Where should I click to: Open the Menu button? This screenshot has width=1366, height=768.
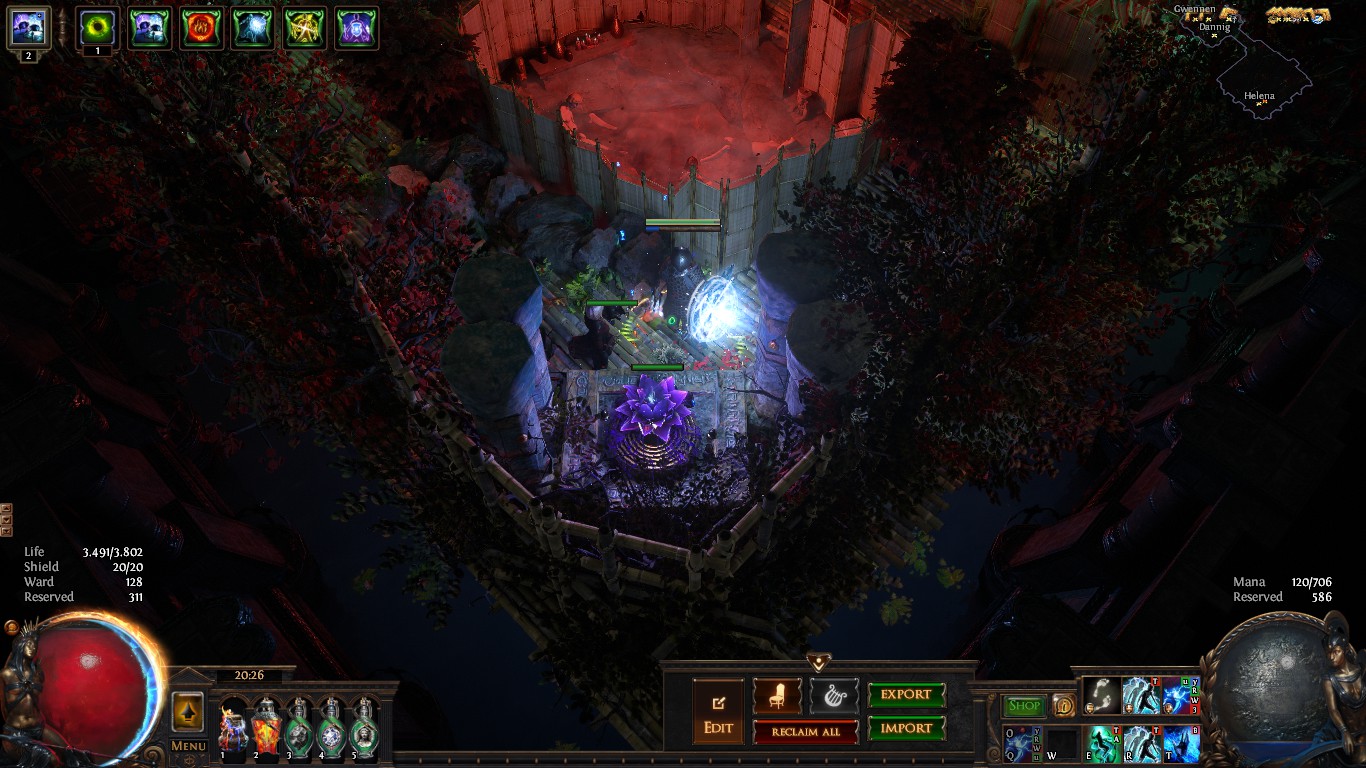(x=188, y=746)
